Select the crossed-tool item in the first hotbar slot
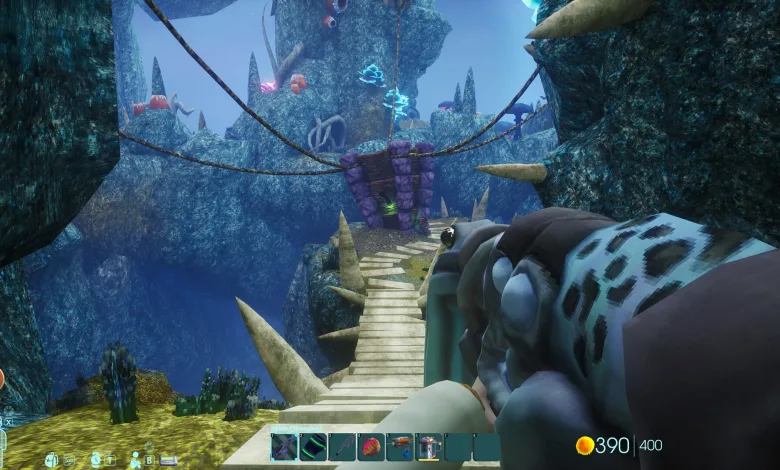This screenshot has width=780, height=470. pyautogui.click(x=285, y=446)
